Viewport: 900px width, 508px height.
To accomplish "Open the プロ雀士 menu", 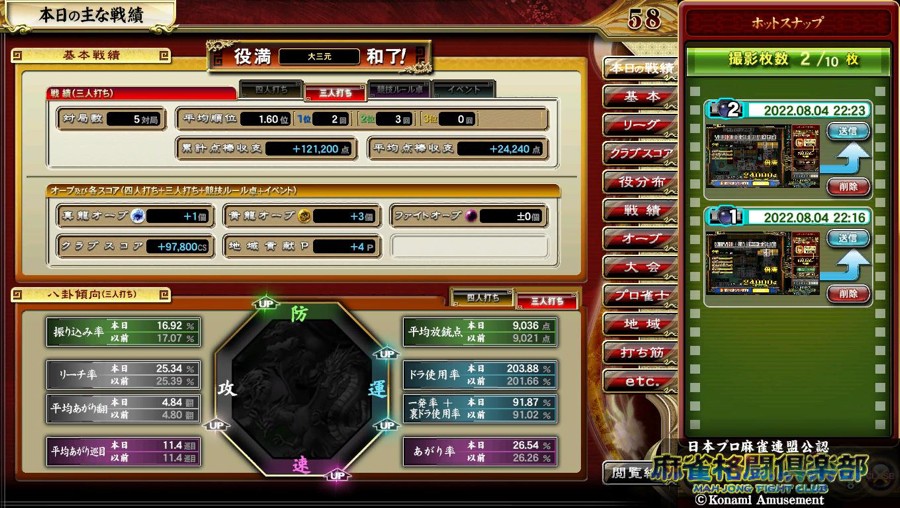I will click(x=640, y=296).
